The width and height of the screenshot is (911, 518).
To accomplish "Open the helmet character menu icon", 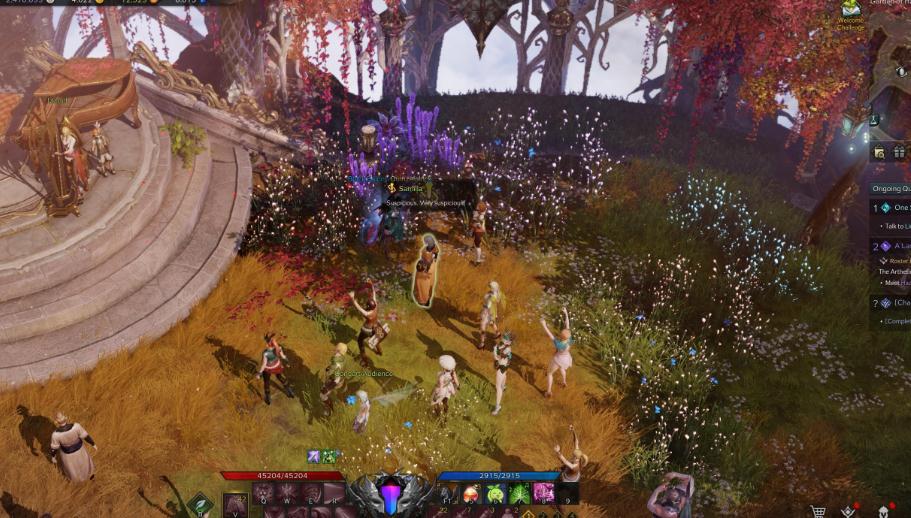I will tap(884, 511).
